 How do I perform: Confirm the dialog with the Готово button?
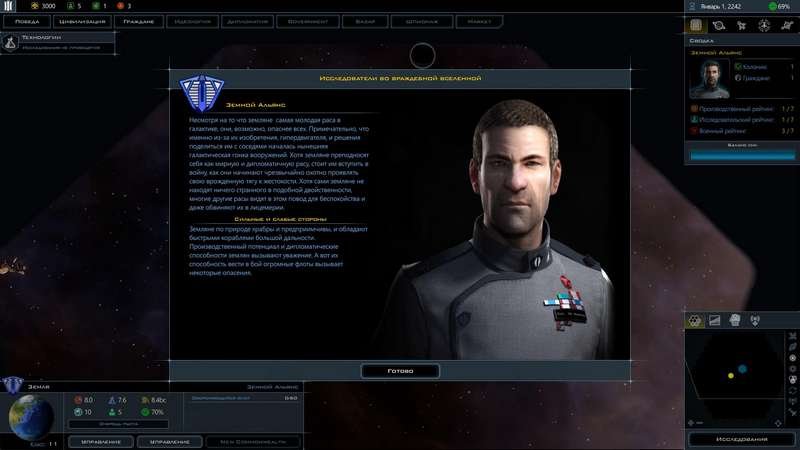pyautogui.click(x=400, y=370)
